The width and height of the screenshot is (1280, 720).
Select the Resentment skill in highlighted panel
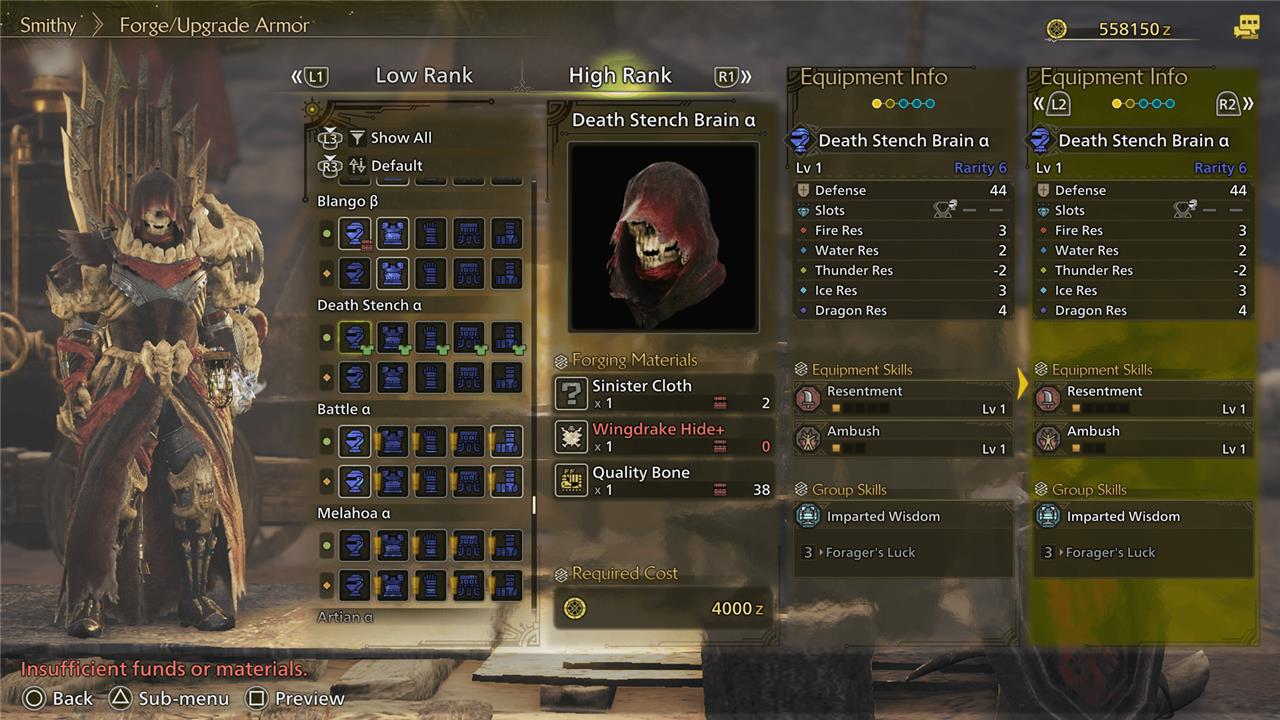[1141, 400]
